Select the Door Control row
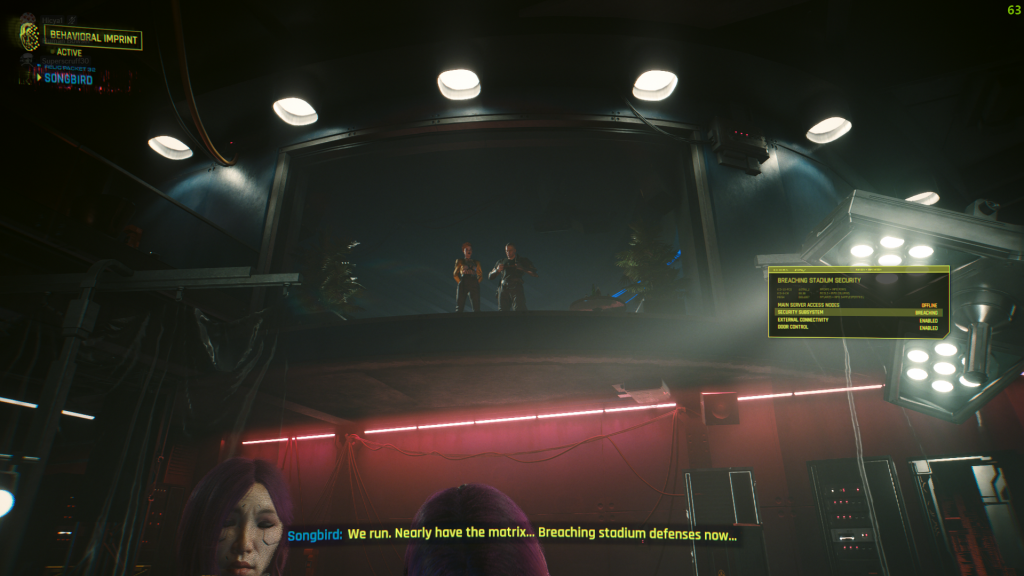This screenshot has width=1024, height=576. coord(857,328)
